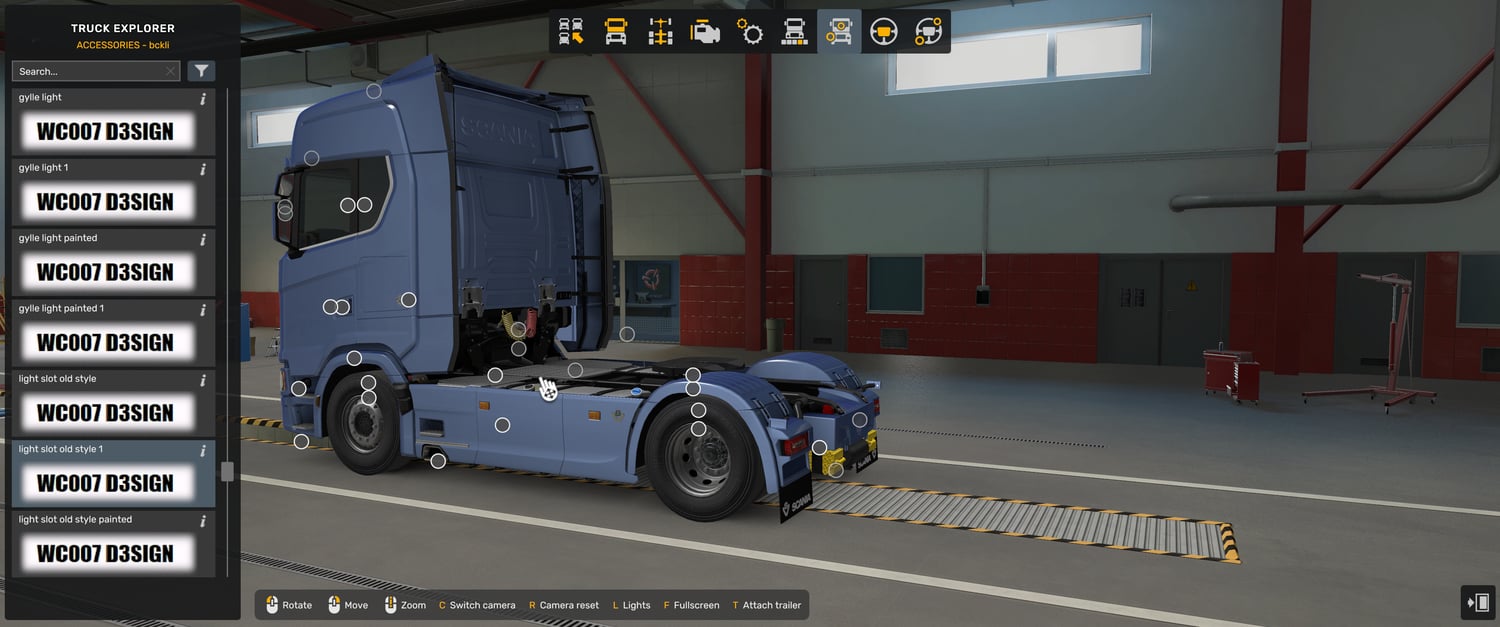Viewport: 1500px width, 627px height.
Task: Open the chassis category icon
Action: (660, 32)
